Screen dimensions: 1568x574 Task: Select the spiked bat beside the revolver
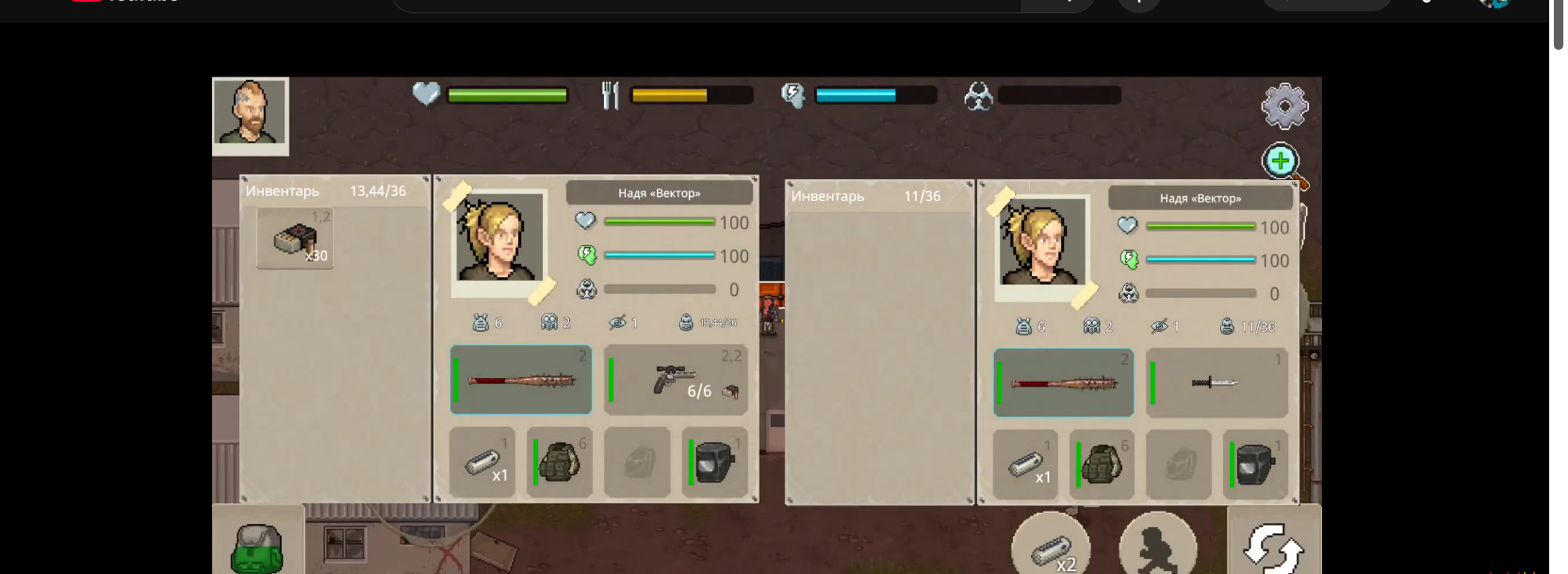(x=521, y=380)
